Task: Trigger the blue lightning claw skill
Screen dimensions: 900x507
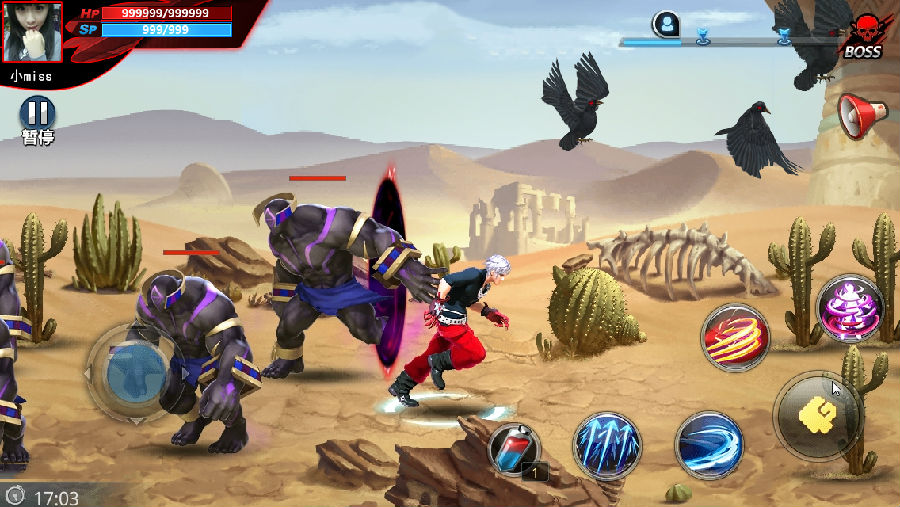Action: coord(607,444)
